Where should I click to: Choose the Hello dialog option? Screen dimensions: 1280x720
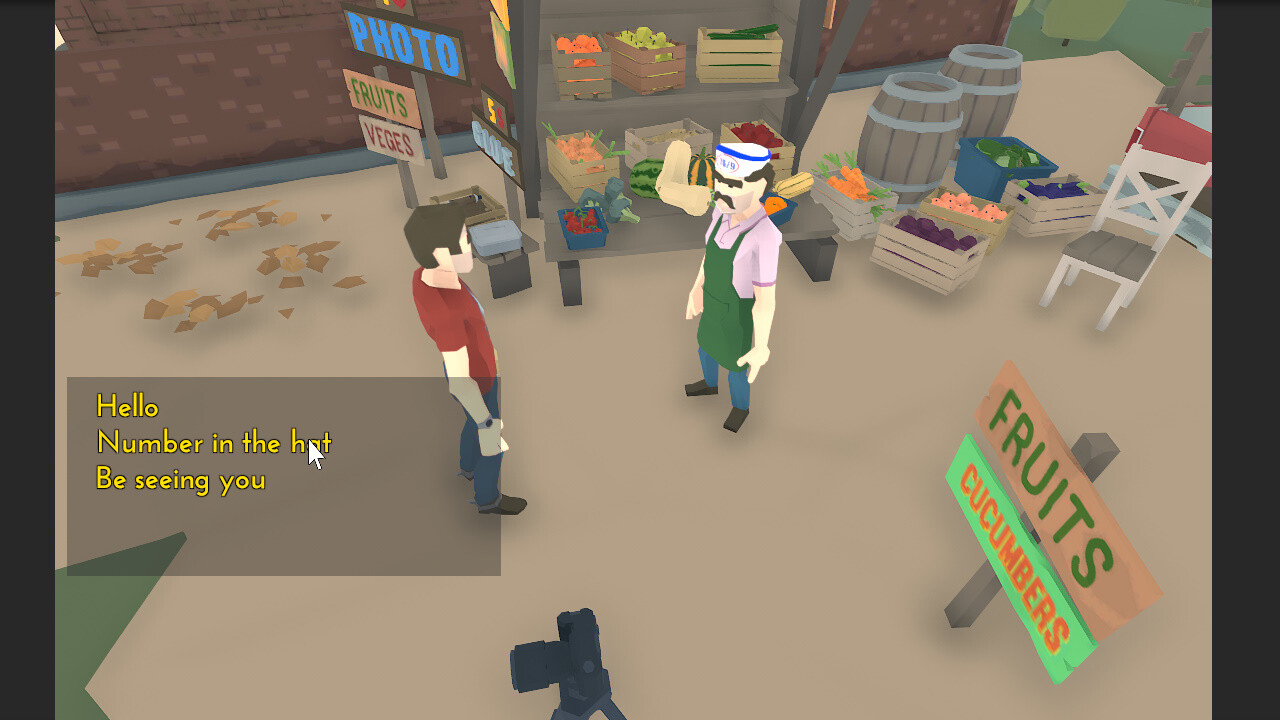[x=126, y=407]
